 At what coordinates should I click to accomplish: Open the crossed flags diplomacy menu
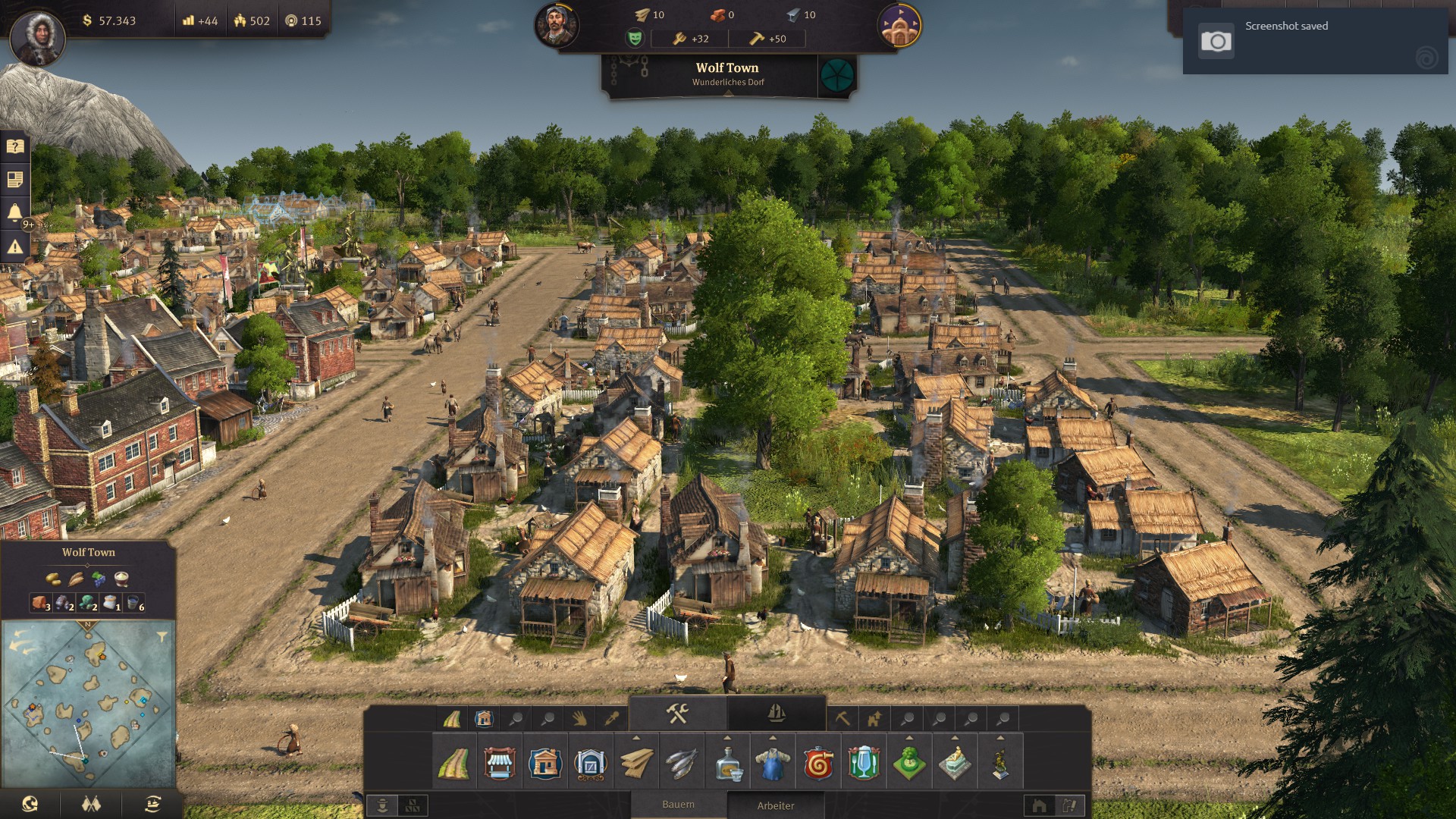91,804
